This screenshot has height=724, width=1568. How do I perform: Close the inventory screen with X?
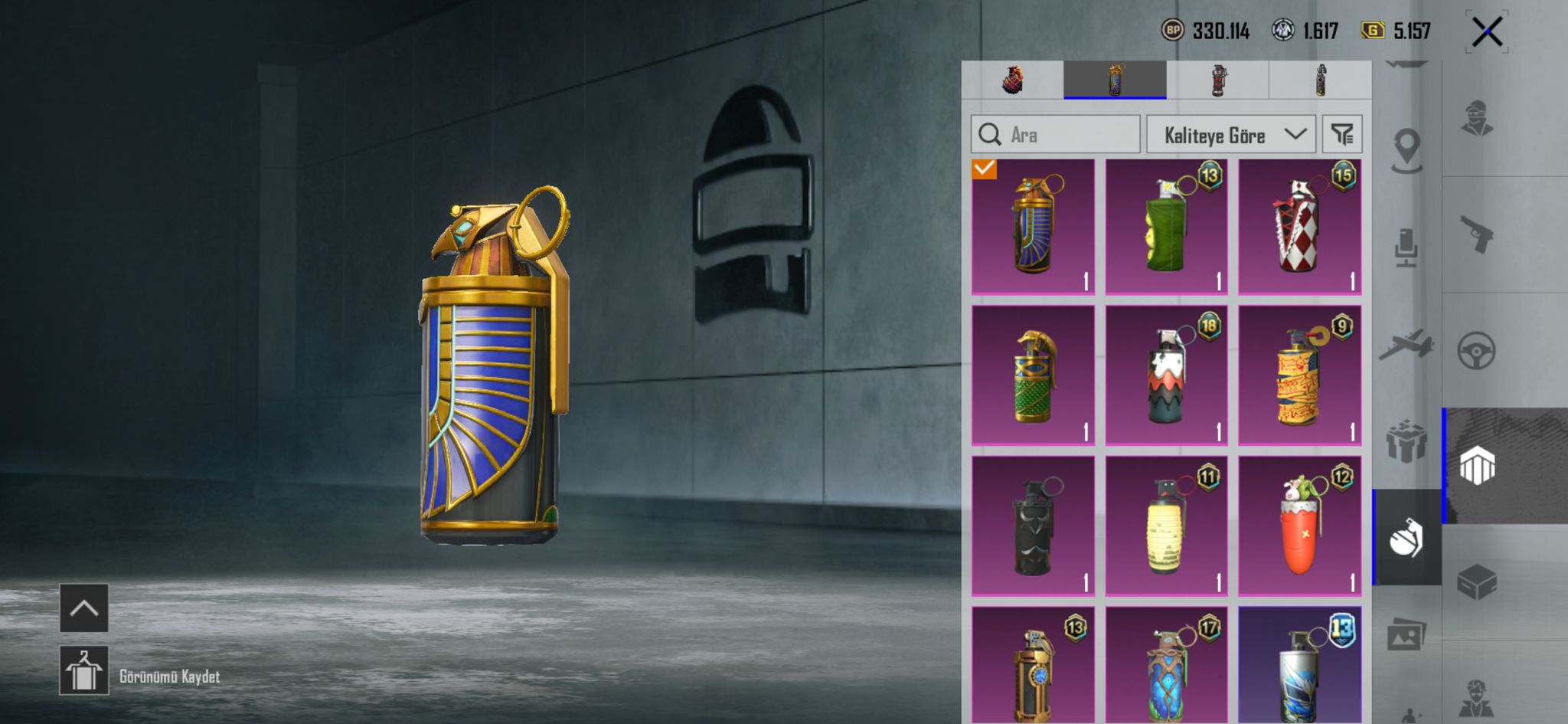1487,32
